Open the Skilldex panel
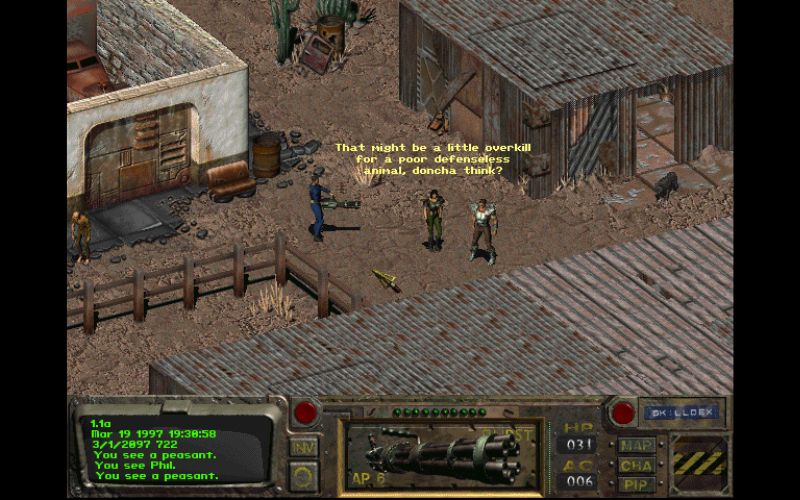Image resolution: width=800 pixels, height=500 pixels. tap(684, 411)
